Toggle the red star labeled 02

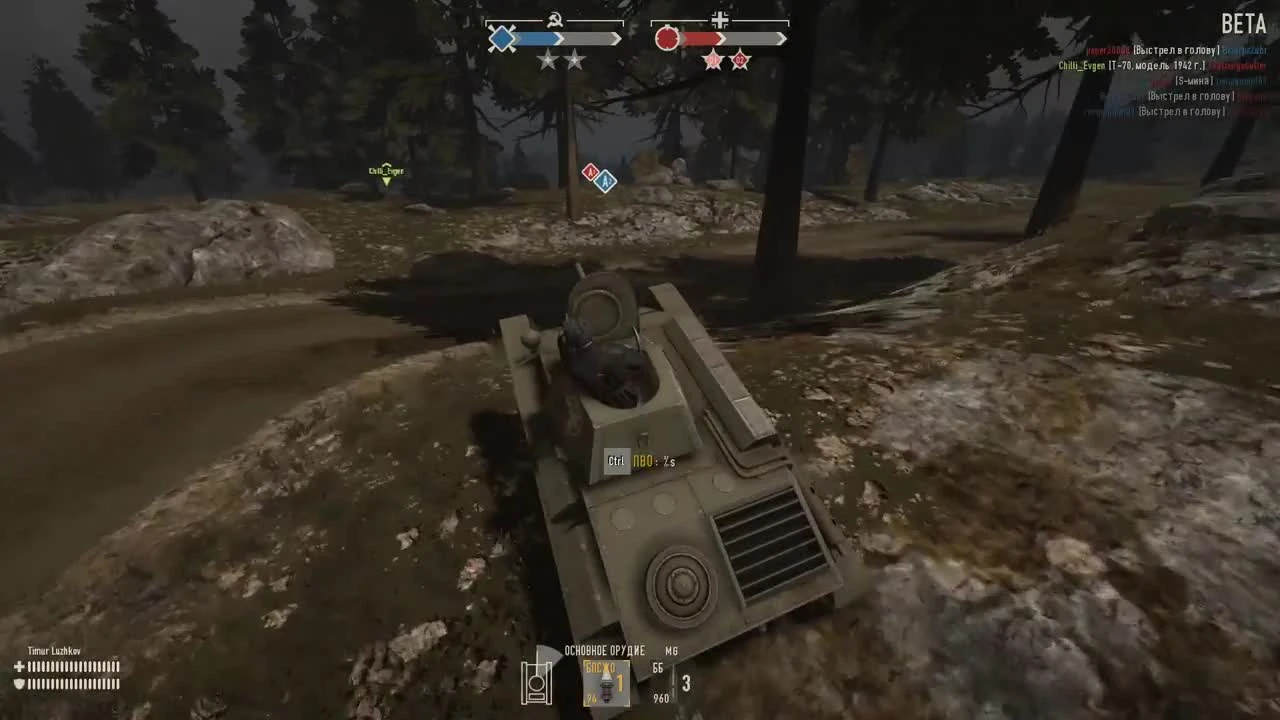point(739,60)
